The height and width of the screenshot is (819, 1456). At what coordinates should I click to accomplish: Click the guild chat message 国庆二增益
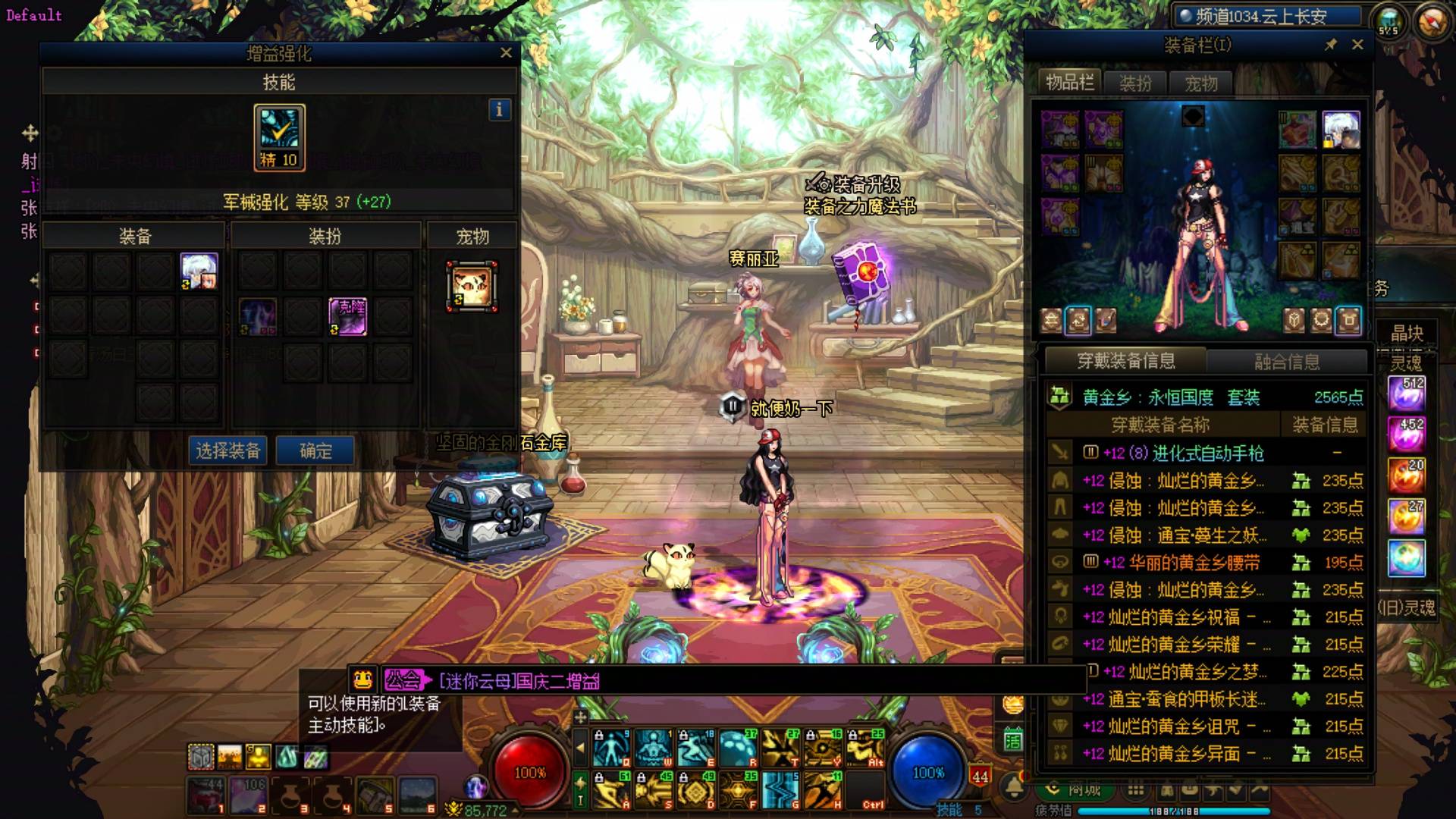click(x=519, y=681)
